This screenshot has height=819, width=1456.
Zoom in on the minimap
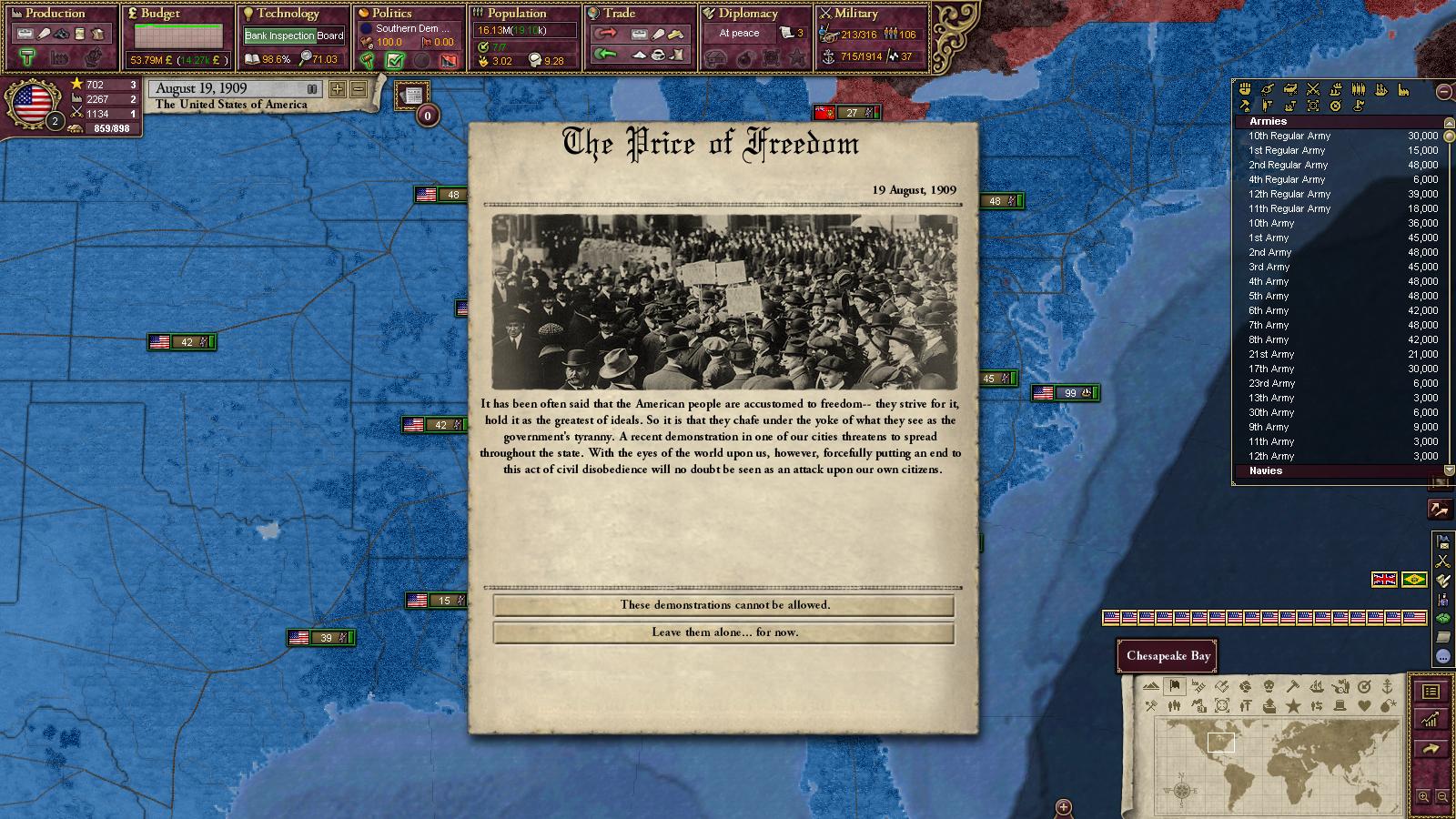pyautogui.click(x=1423, y=797)
